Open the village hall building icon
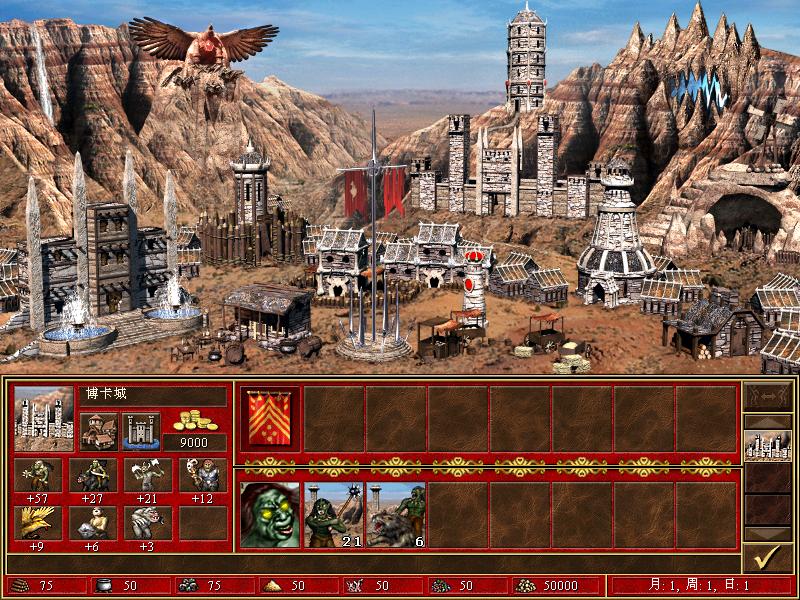This screenshot has width=800, height=600. 99,432
